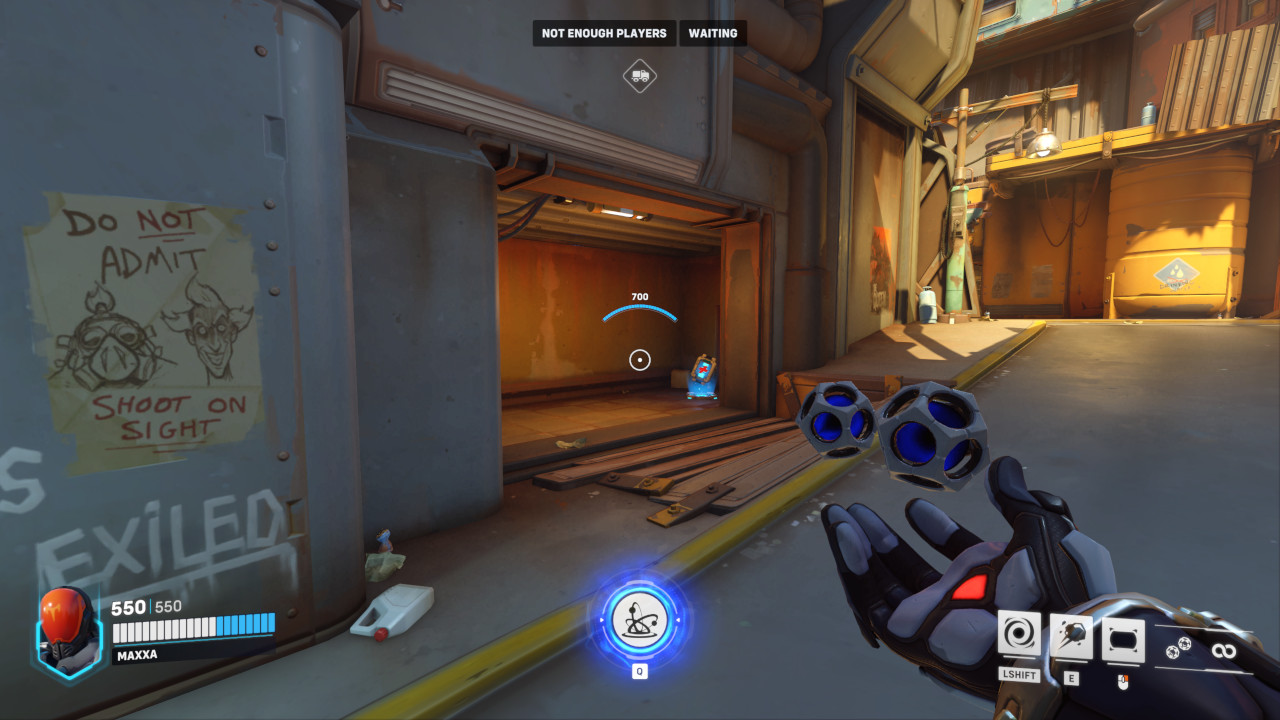1280x720 pixels.
Task: Select the Kinetic Grasp ability icon
Action: point(1019,633)
